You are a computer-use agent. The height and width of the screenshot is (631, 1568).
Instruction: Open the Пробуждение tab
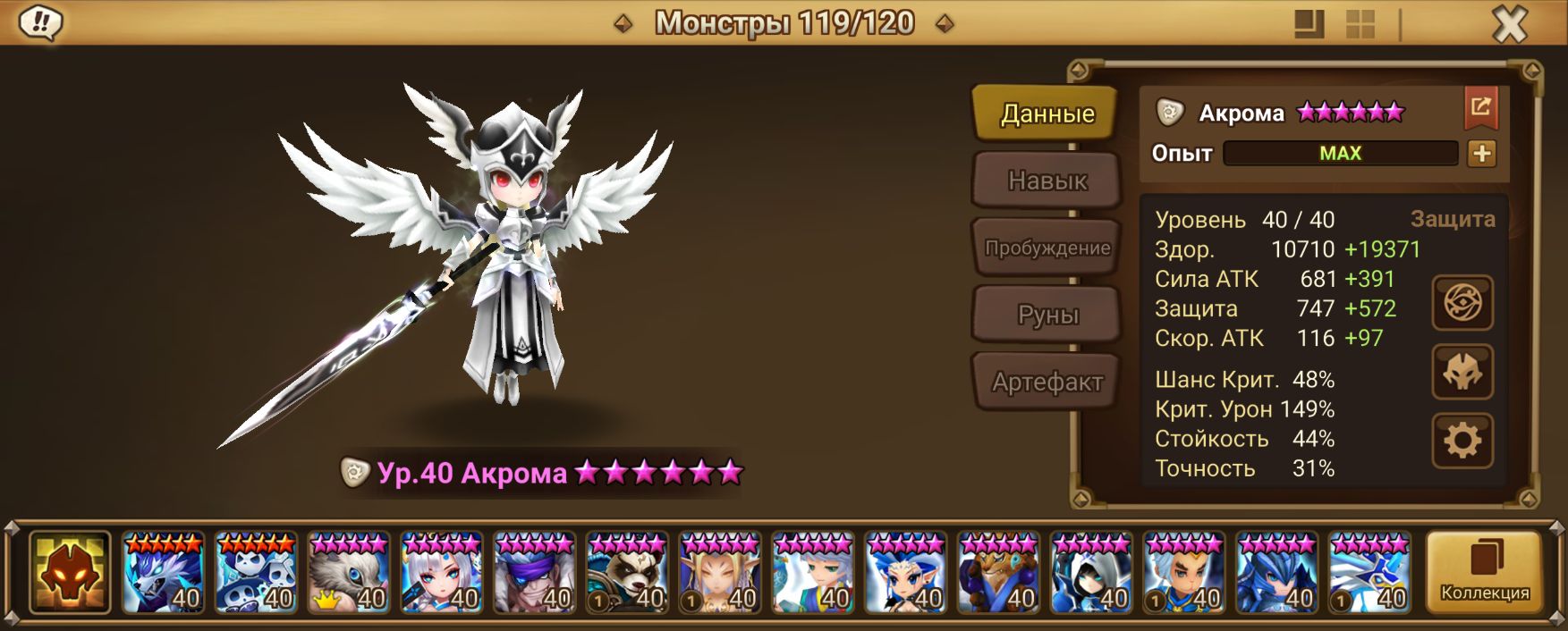pos(1047,248)
